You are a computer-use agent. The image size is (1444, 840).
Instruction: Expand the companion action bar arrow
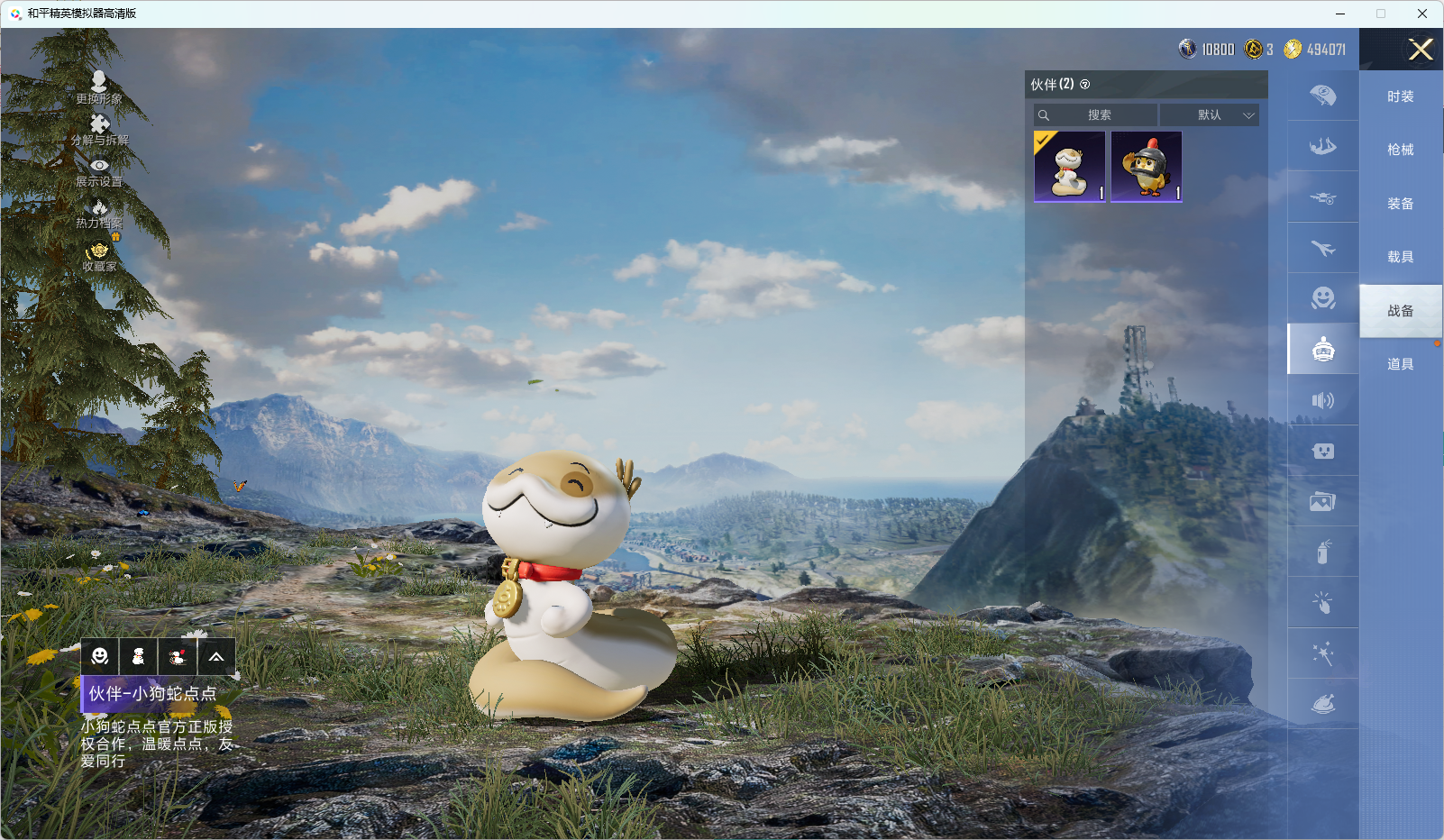click(216, 657)
